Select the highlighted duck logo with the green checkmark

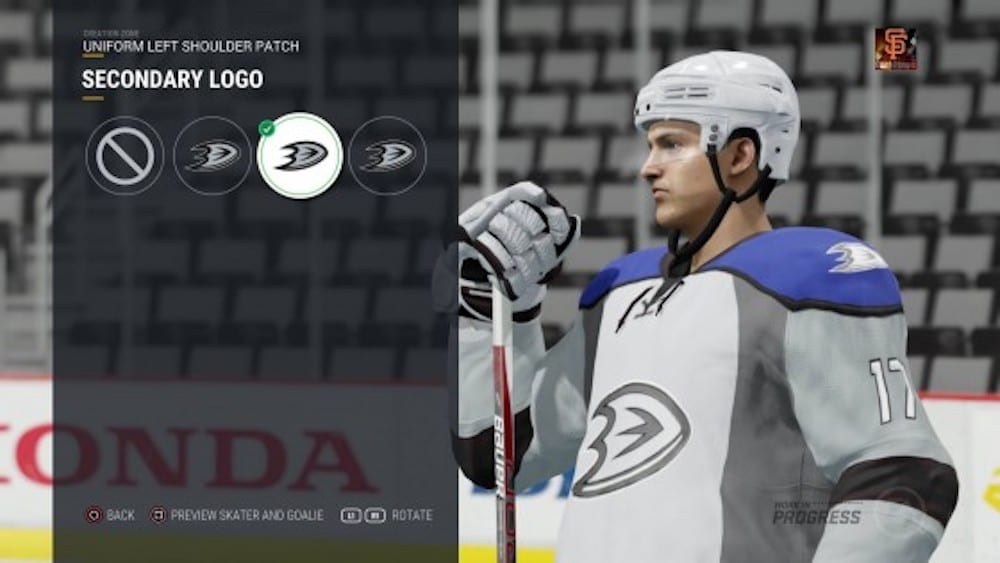click(300, 156)
